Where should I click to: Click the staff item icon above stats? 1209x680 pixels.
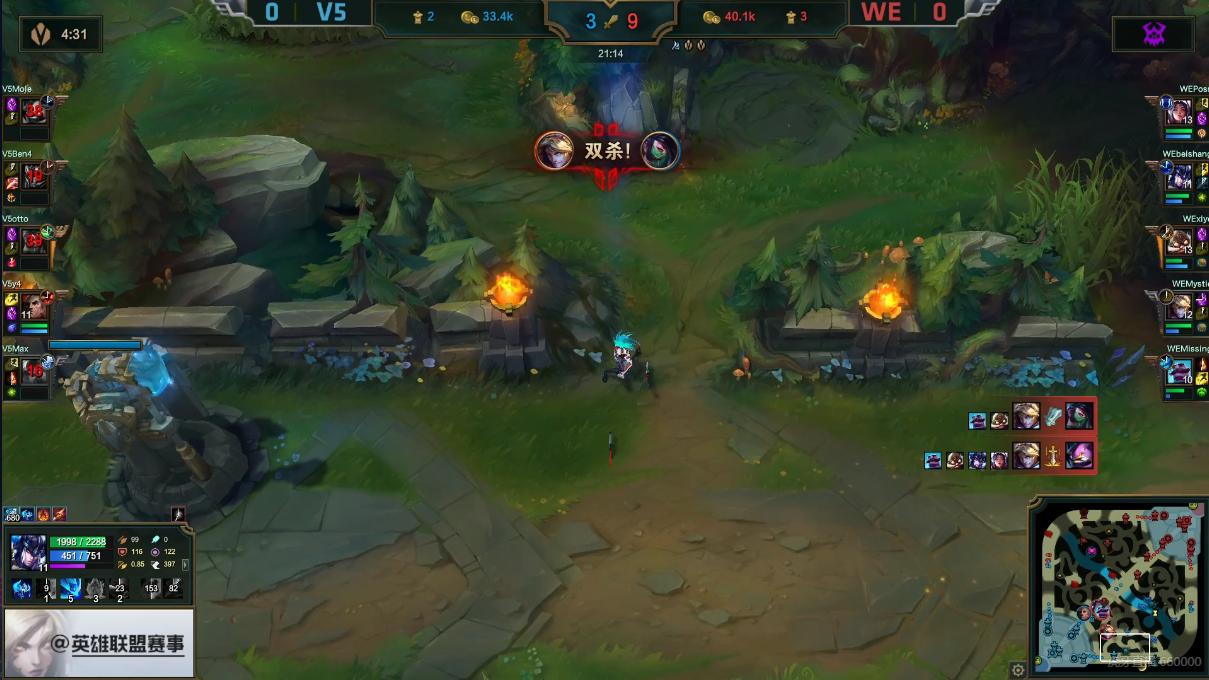179,515
